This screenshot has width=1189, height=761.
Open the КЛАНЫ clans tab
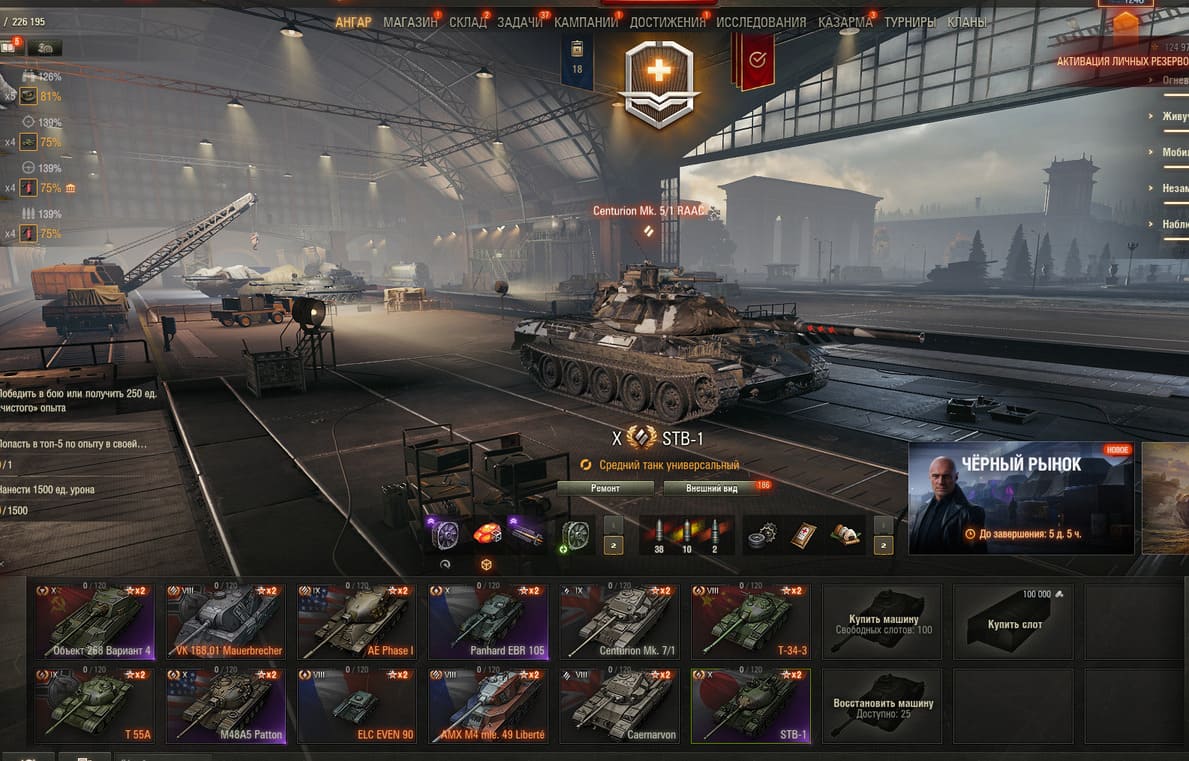966,22
